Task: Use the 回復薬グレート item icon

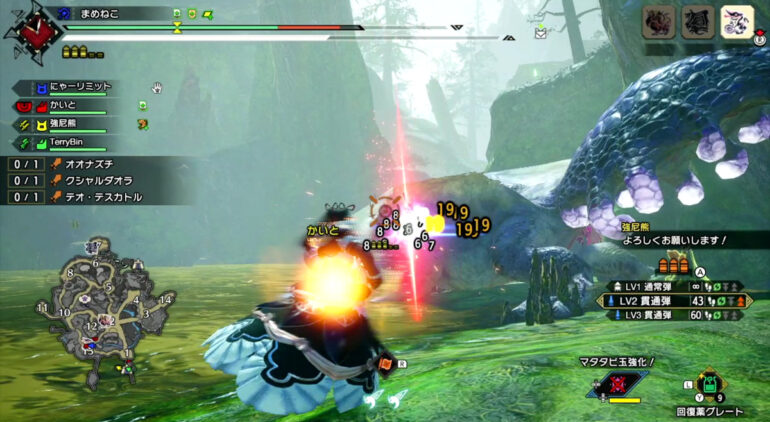Action: (x=707, y=386)
